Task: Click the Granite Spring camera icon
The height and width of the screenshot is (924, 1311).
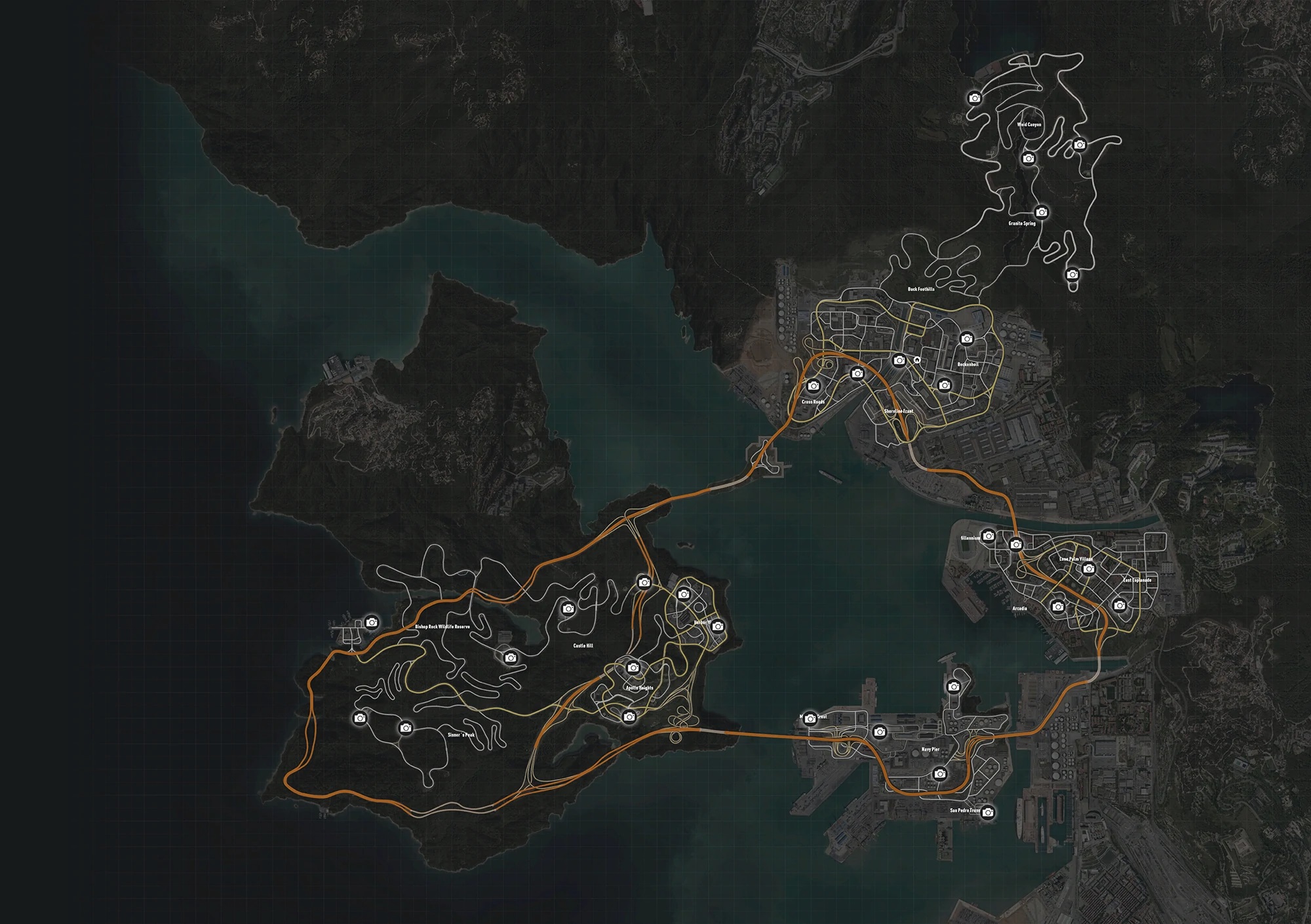Action: [1042, 212]
